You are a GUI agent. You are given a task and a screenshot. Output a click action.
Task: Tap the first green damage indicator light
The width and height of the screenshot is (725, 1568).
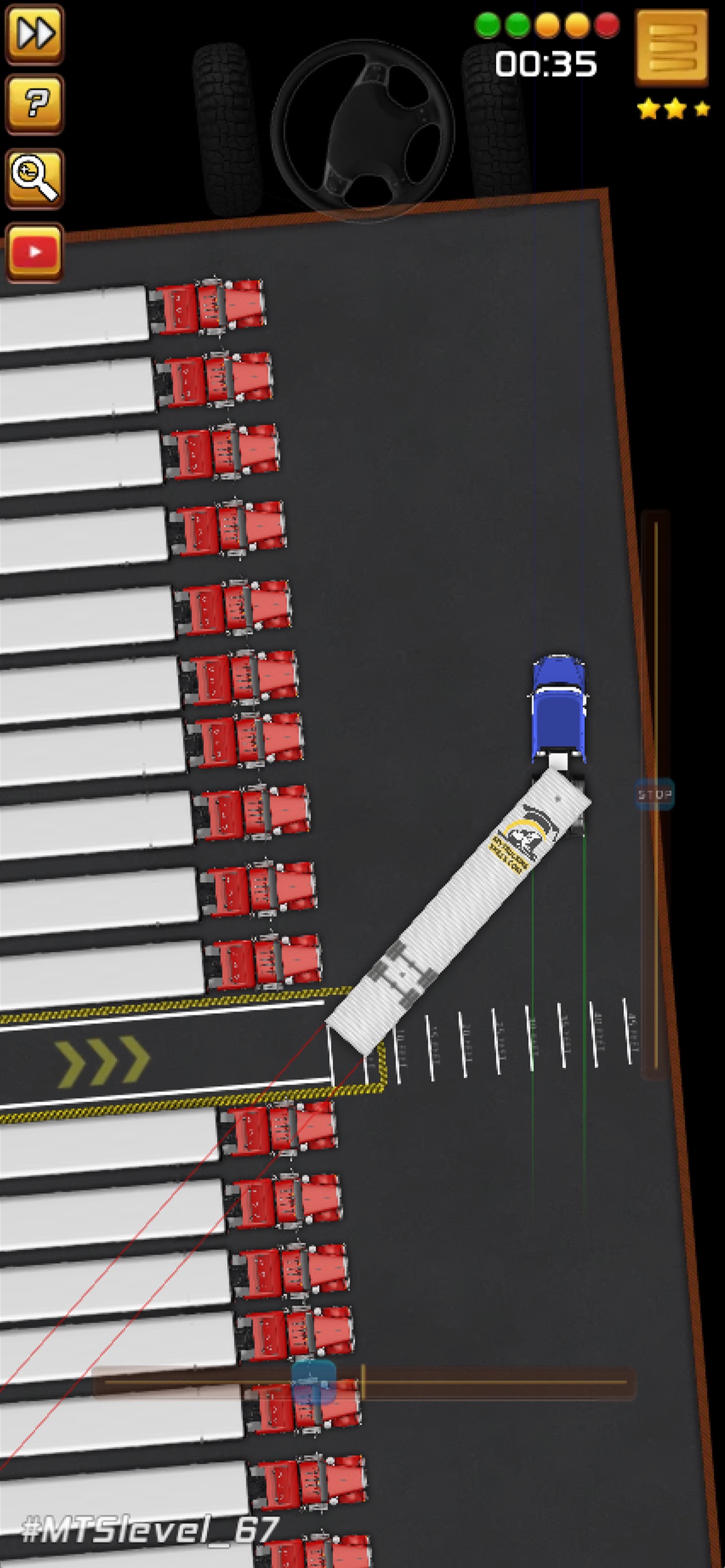click(x=488, y=24)
